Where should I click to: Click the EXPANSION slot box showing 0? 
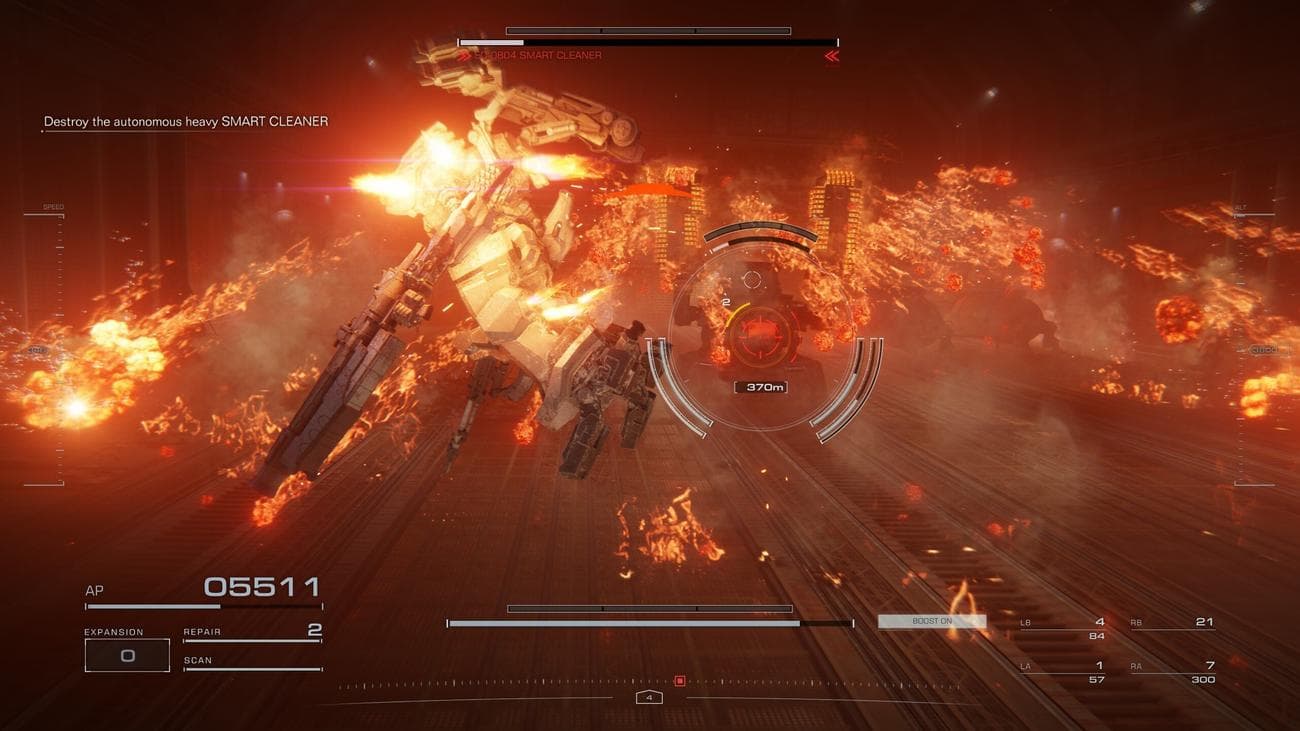coord(127,654)
